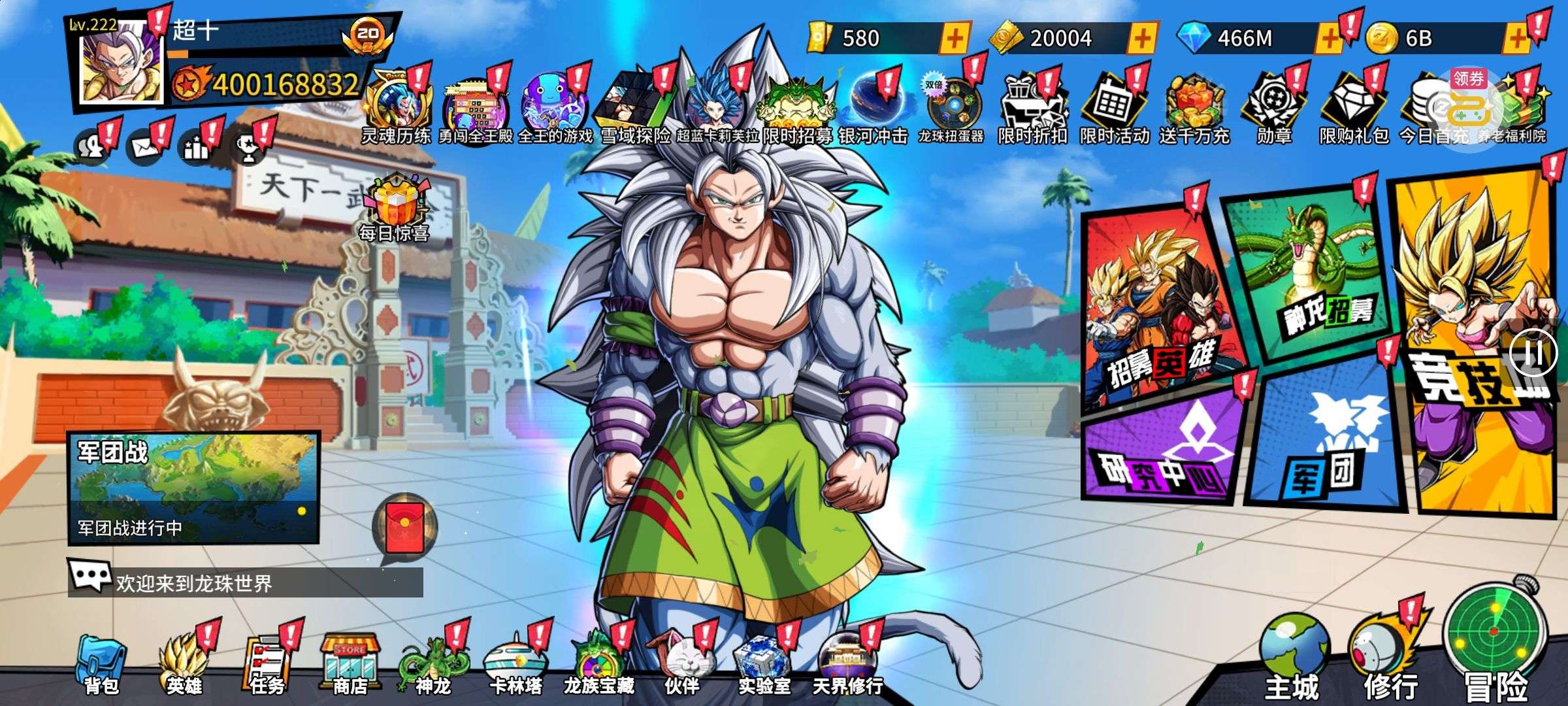Open the 军团战 legion war map
The image size is (1568, 706).
193,487
